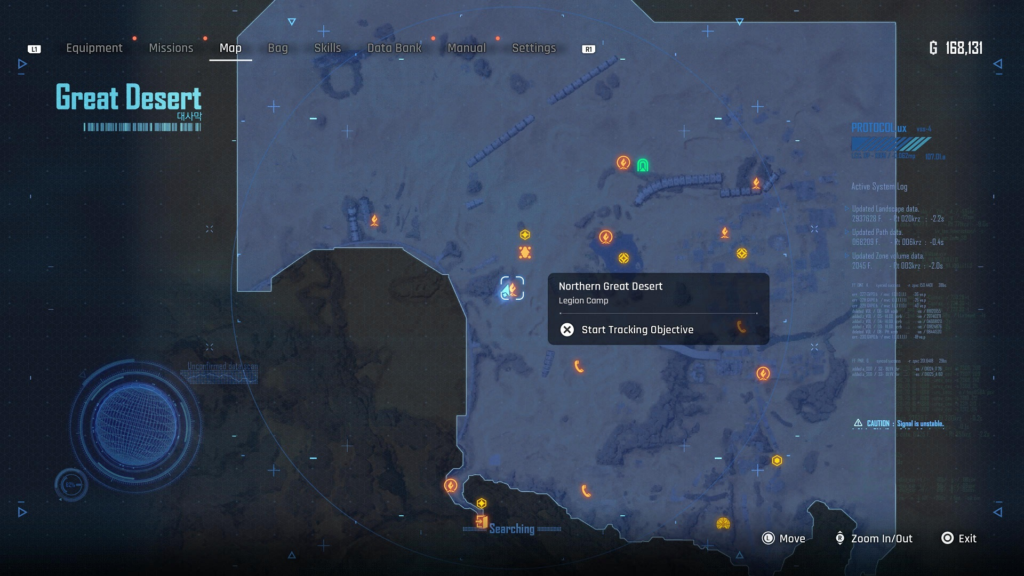
Task: Open the Data Bank tab
Action: pyautogui.click(x=394, y=48)
